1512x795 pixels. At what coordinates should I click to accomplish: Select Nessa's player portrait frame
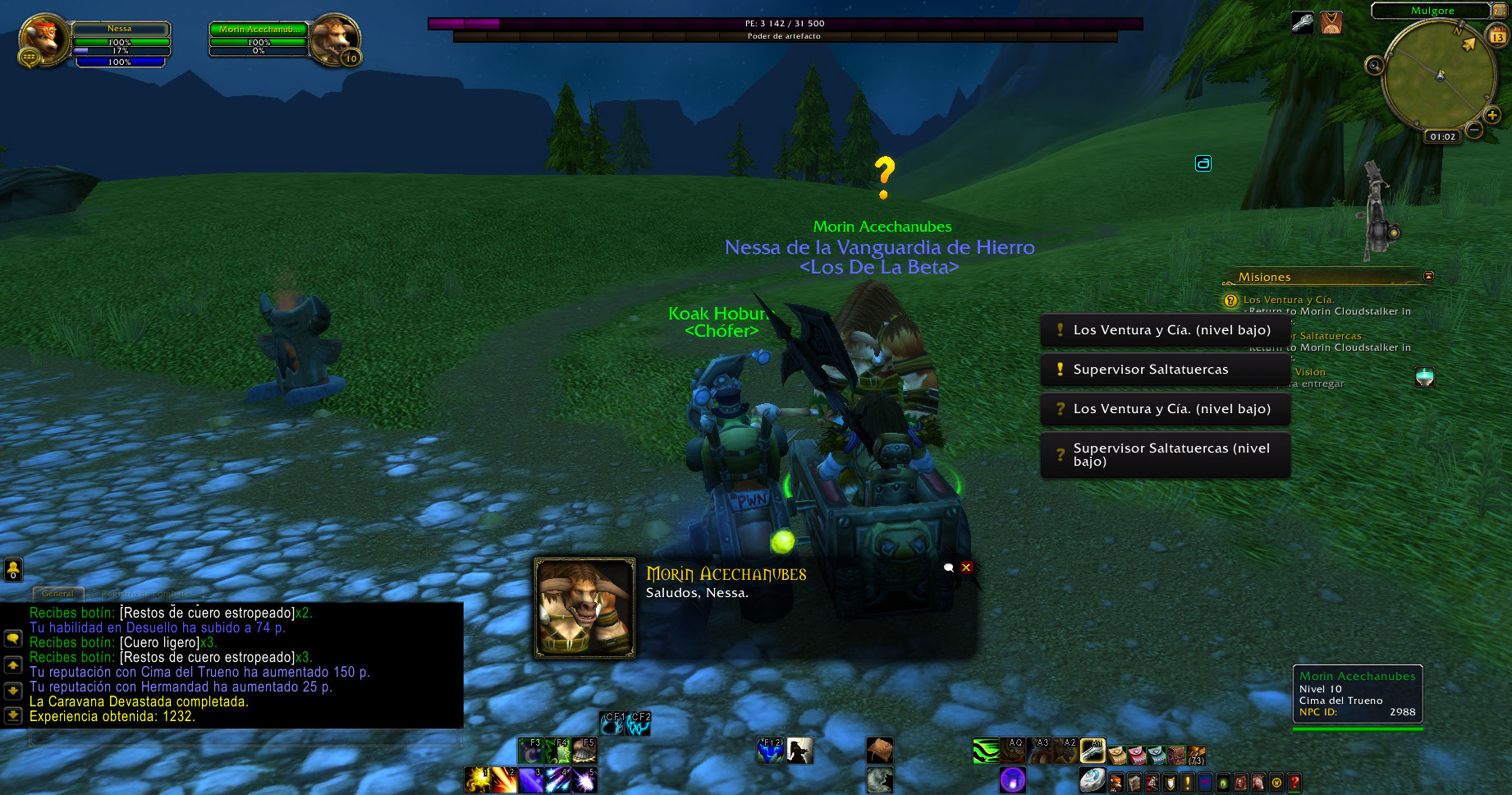tap(43, 39)
